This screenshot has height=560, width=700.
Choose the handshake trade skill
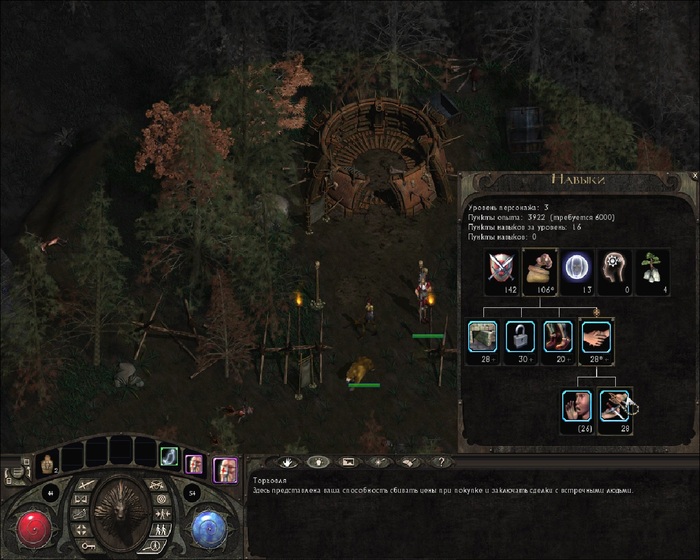pos(597,335)
